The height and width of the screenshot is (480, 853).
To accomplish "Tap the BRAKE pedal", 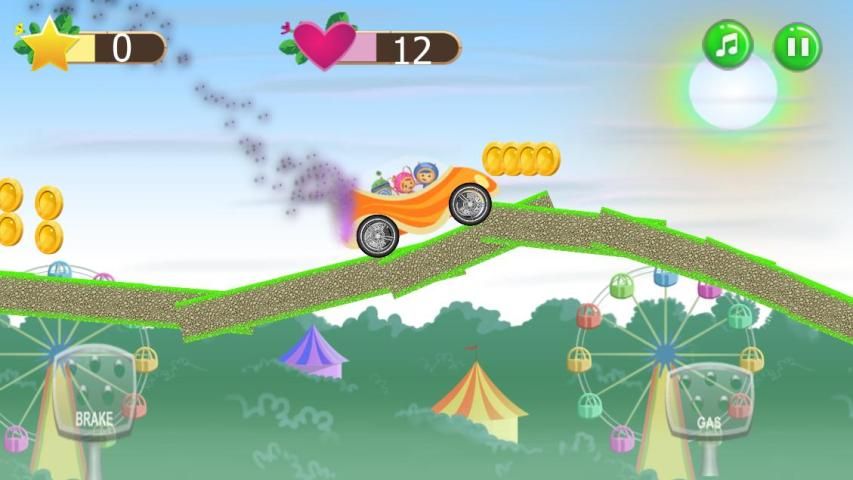I will 94,396.
